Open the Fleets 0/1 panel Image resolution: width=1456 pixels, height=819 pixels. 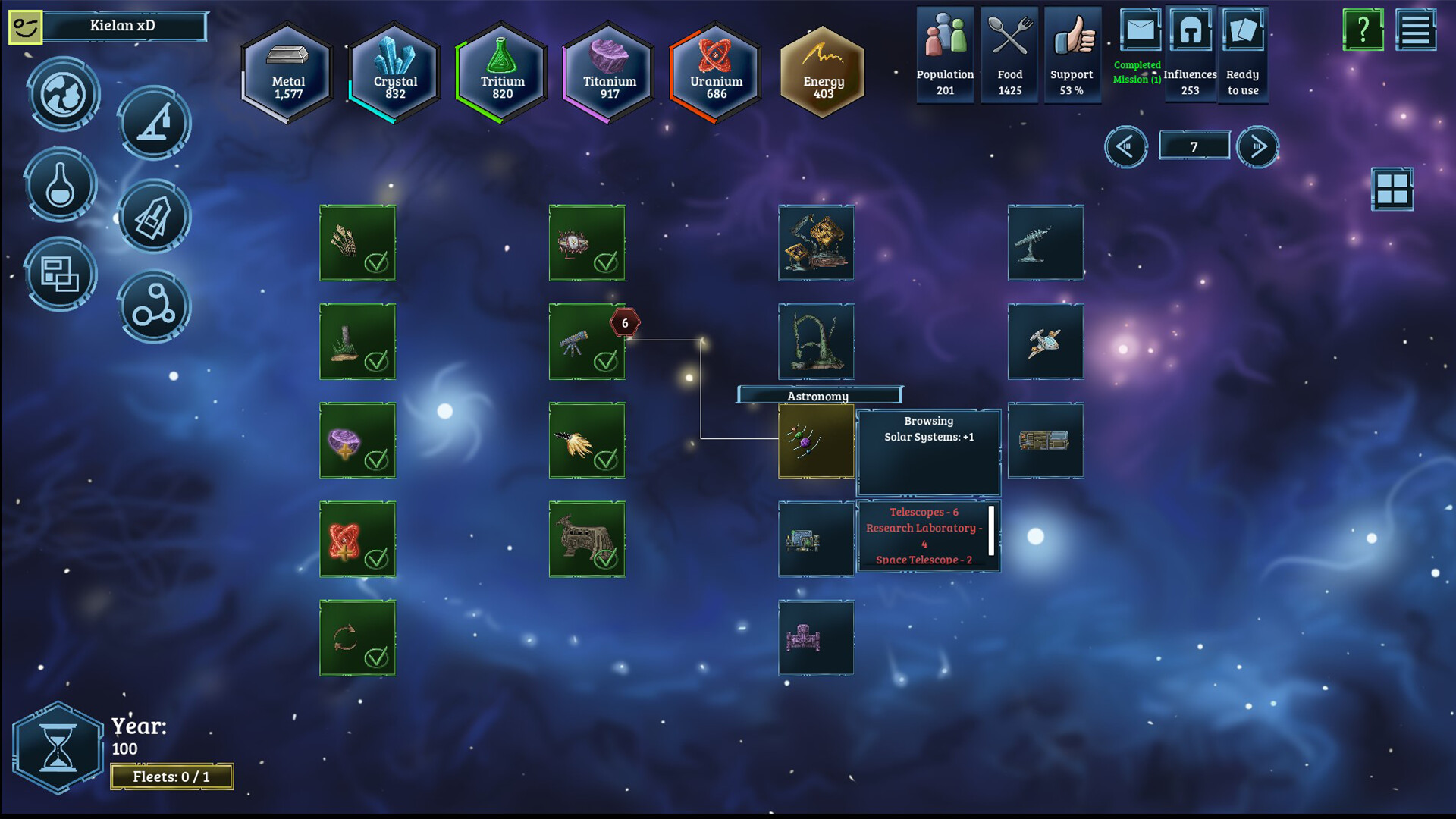[172, 776]
